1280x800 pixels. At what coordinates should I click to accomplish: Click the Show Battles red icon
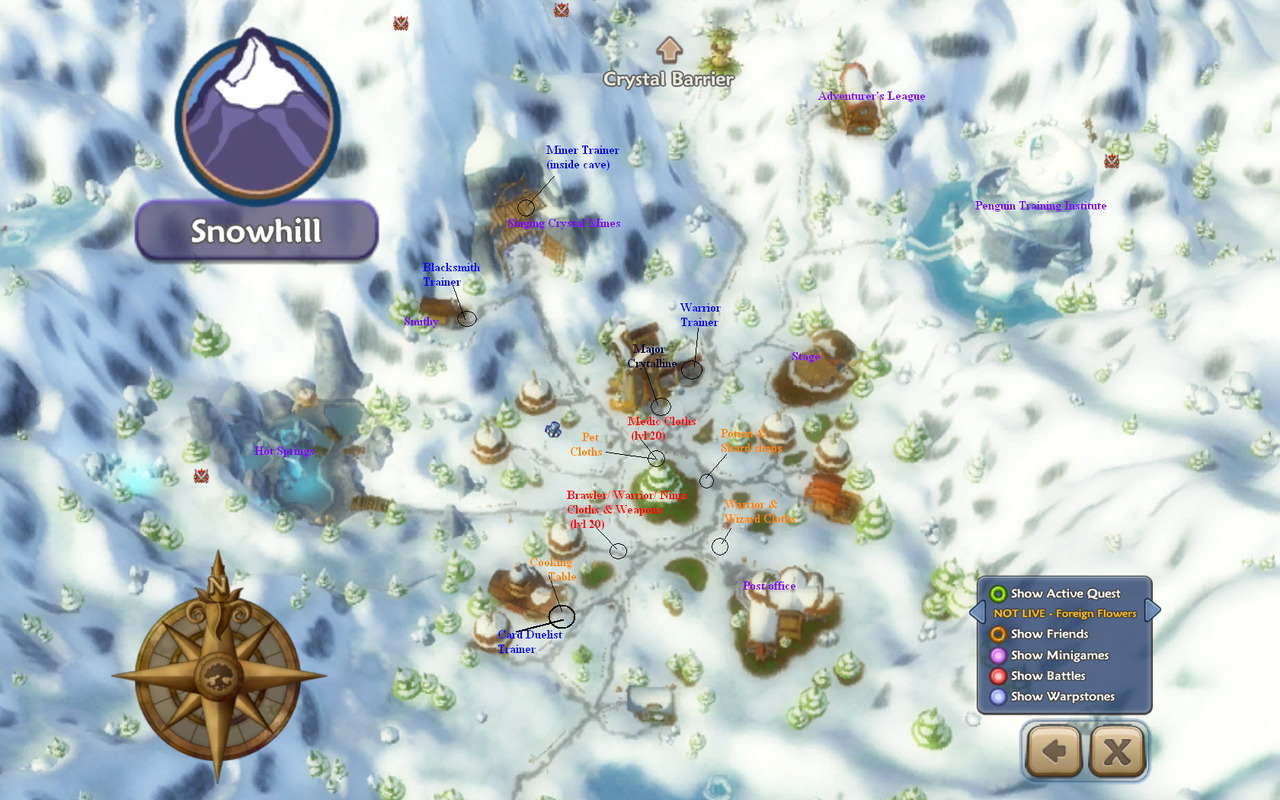(999, 676)
